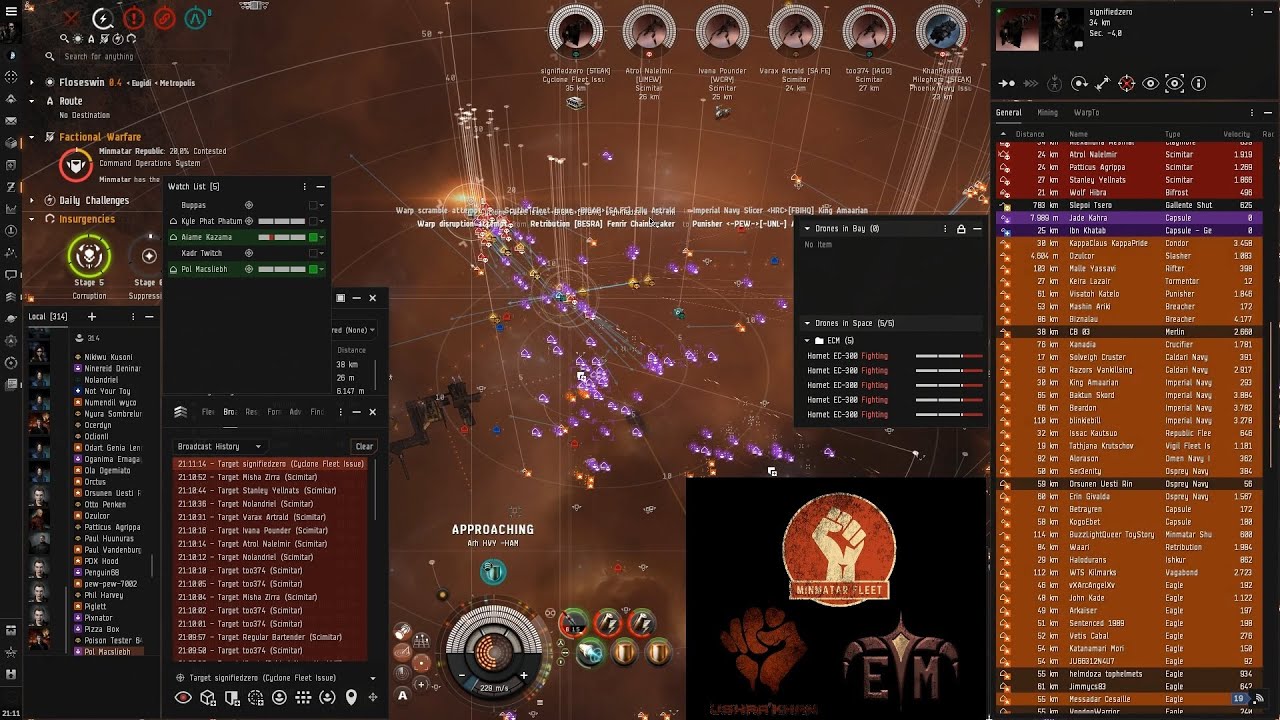Select the signifiedzero Cyclone Fleet Issue broadcast

272,464
